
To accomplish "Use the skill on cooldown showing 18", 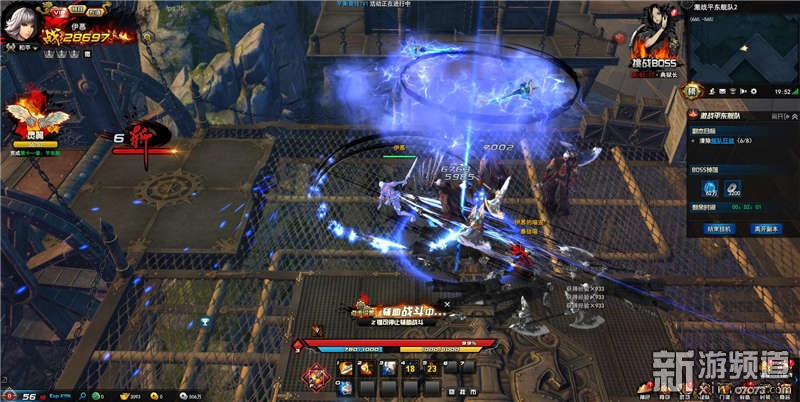I will tap(411, 368).
